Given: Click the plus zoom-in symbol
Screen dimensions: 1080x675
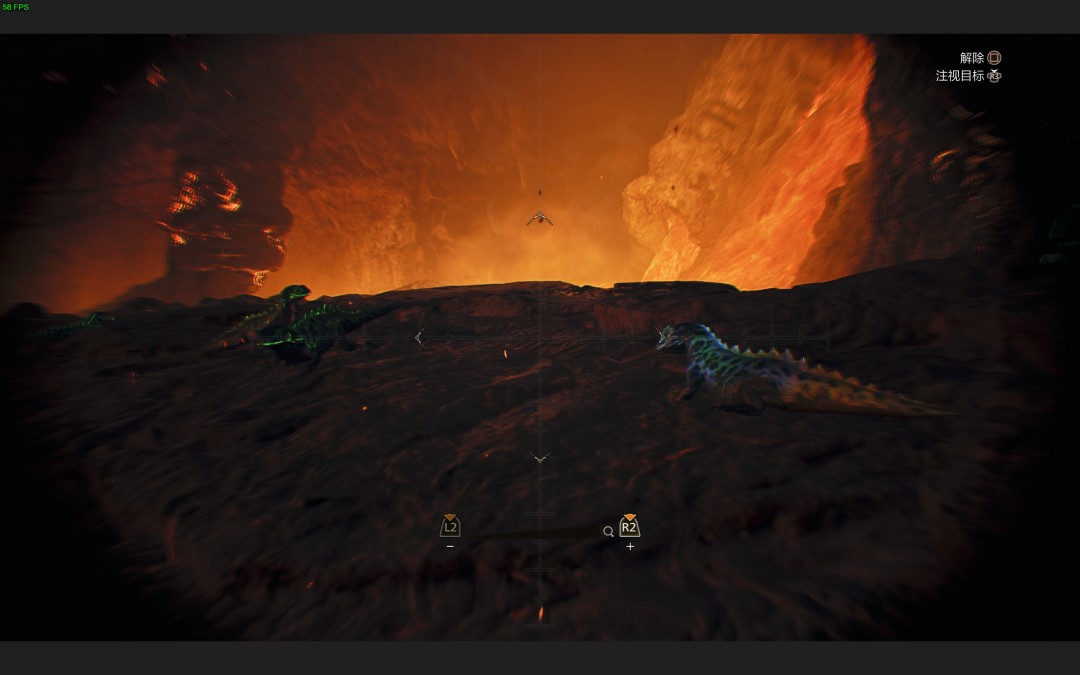Looking at the screenshot, I should [630, 547].
